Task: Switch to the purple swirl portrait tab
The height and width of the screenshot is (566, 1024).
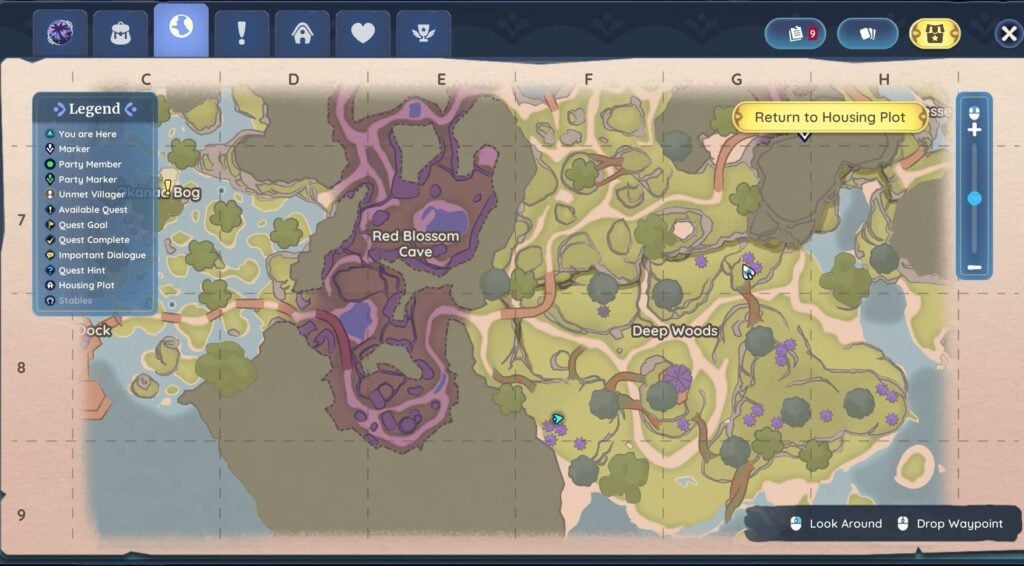Action: (x=60, y=33)
